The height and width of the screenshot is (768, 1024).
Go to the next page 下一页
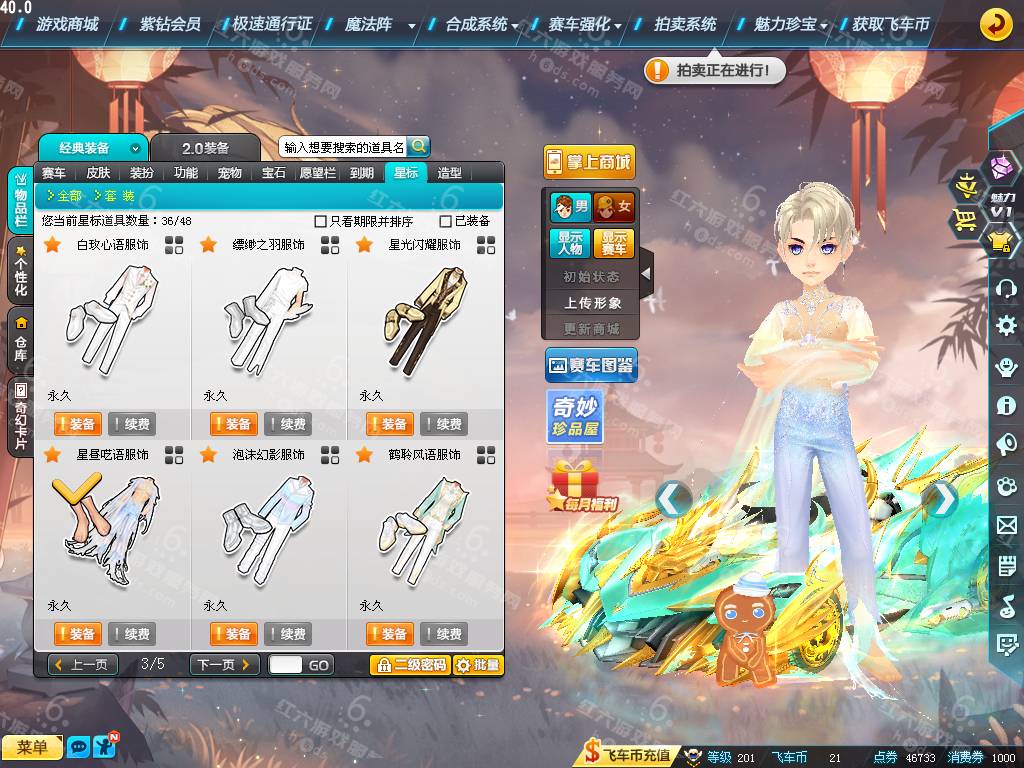coord(225,664)
